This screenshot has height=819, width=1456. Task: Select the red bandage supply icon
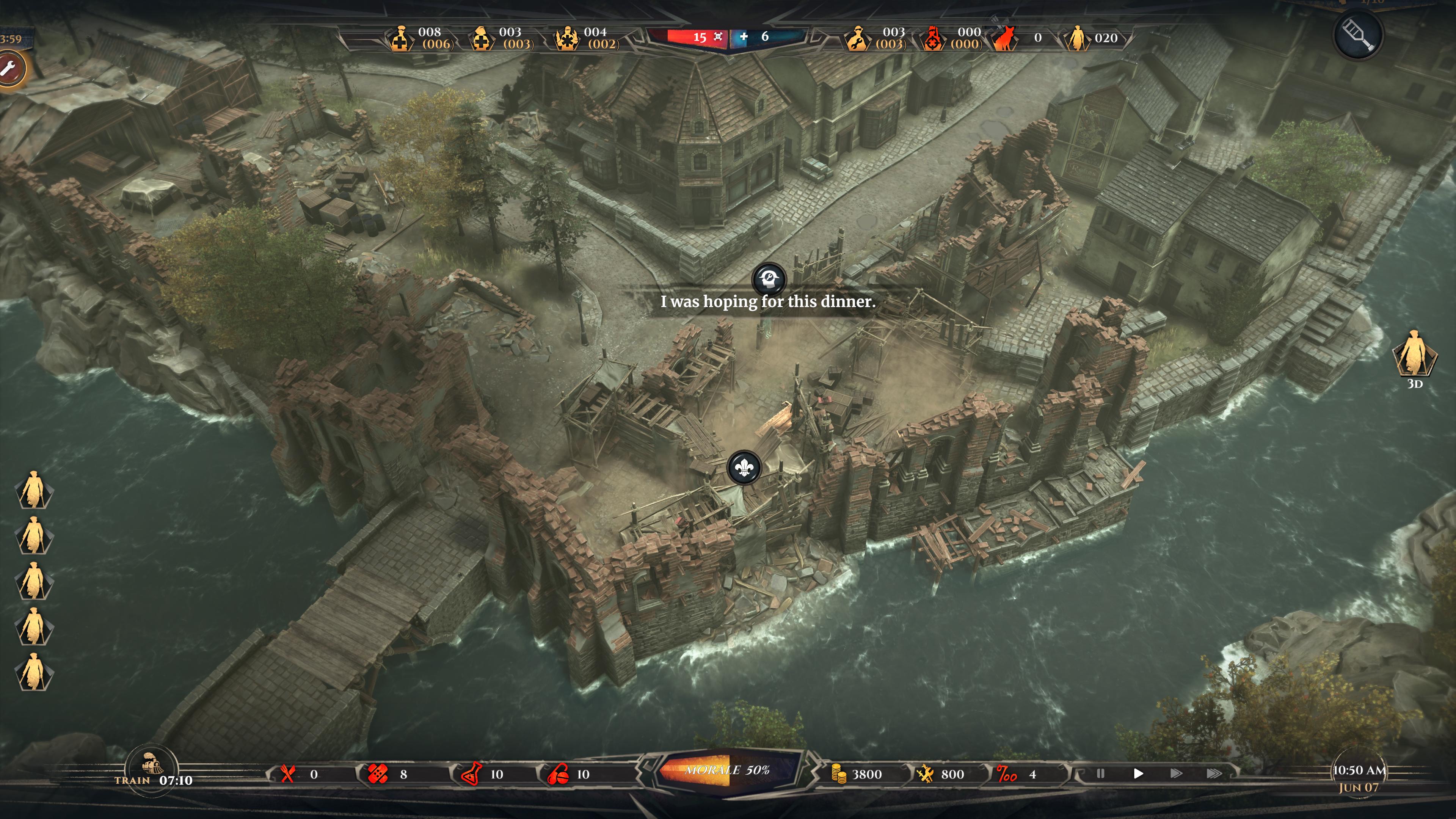(378, 774)
